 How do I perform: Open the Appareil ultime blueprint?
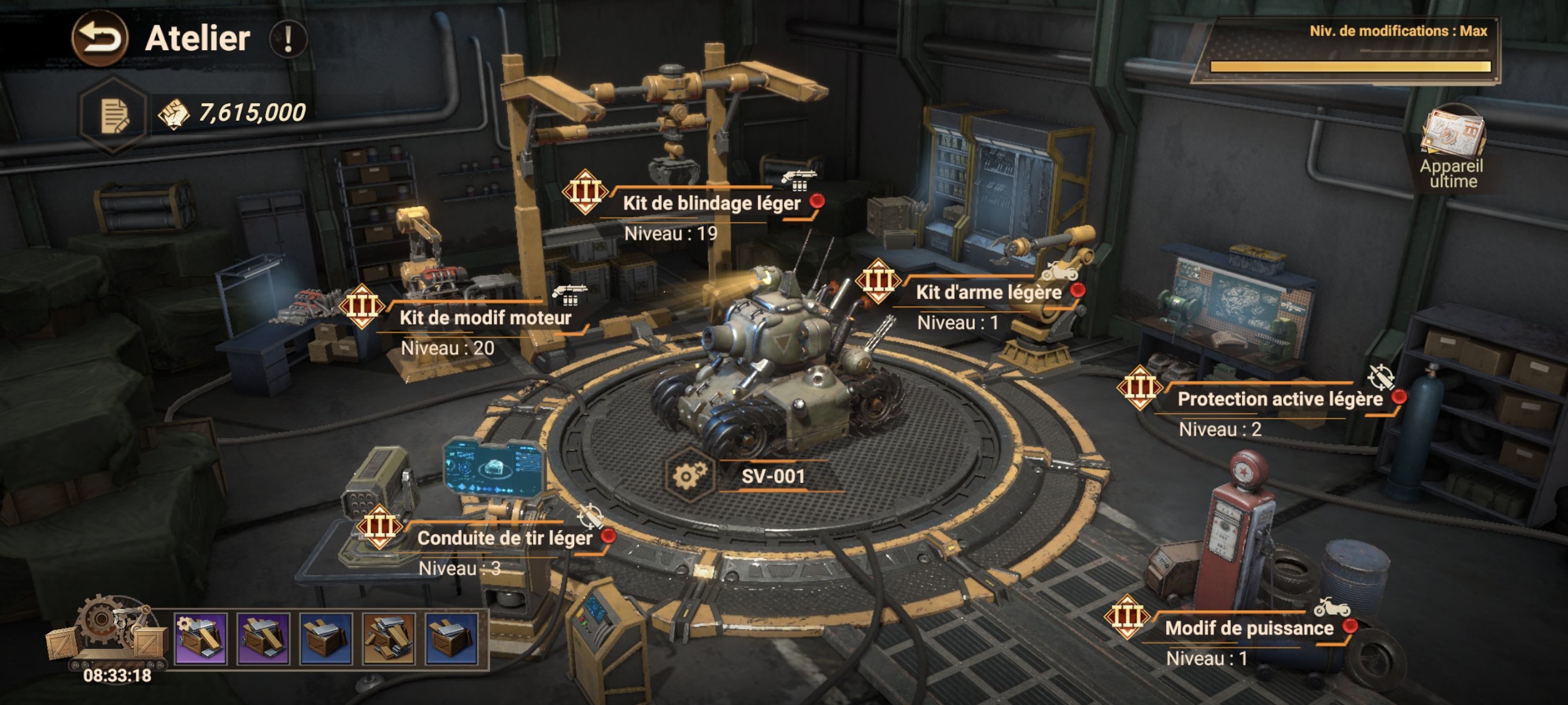click(1452, 146)
